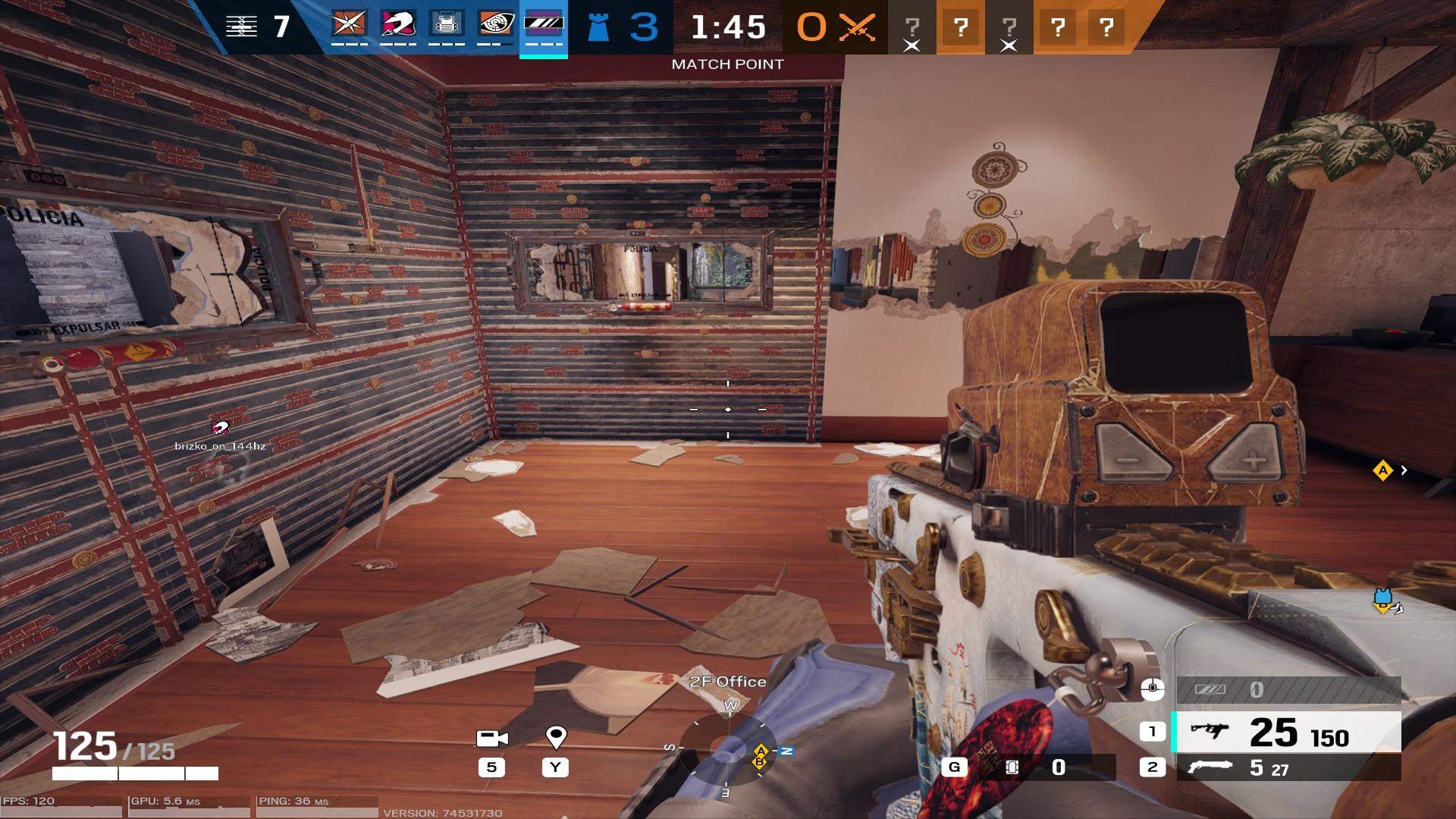Toggle weapon slot 2 to equip shotgun

tap(1153, 767)
